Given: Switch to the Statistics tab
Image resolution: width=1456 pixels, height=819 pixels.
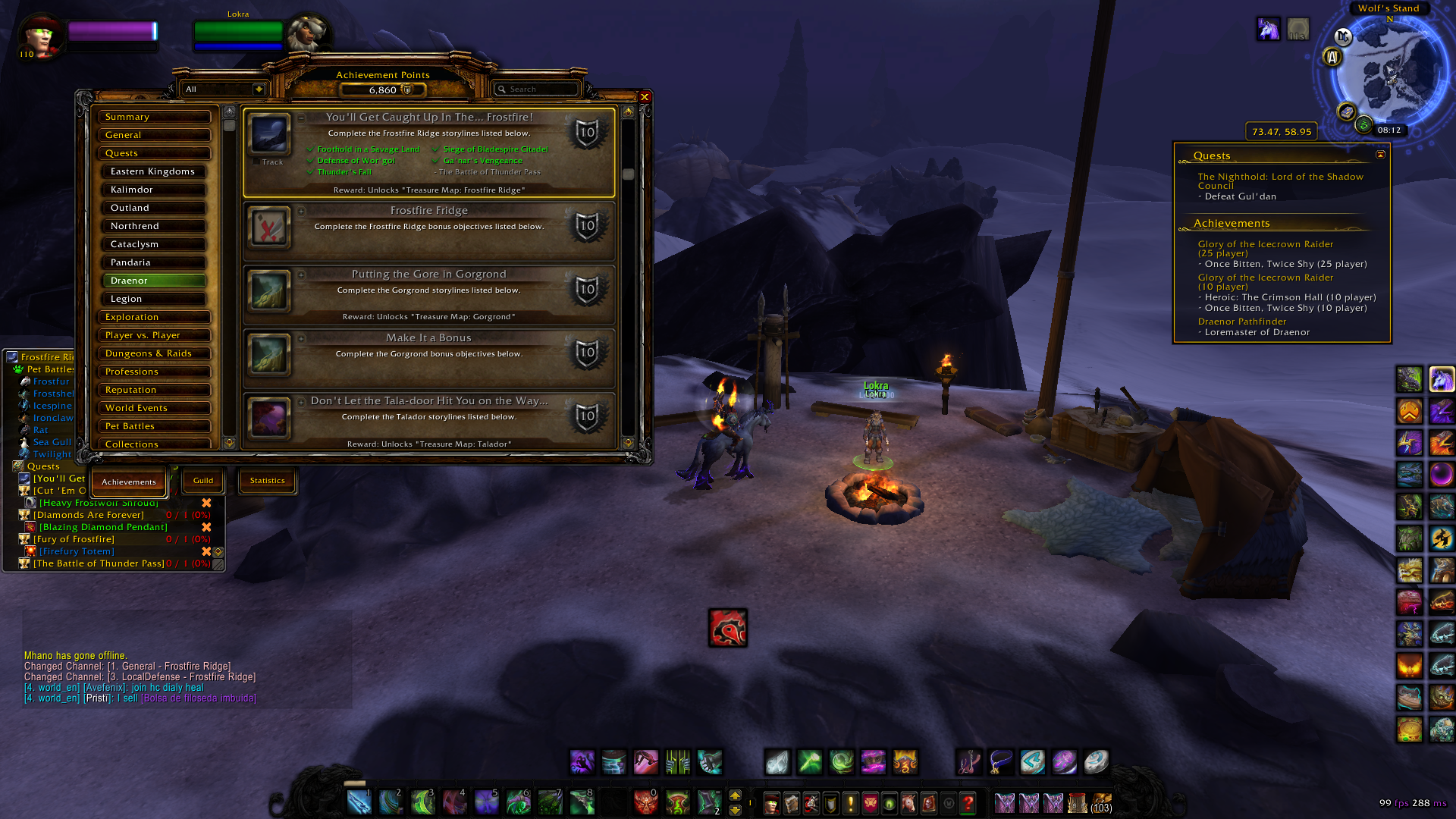Looking at the screenshot, I should tap(268, 481).
